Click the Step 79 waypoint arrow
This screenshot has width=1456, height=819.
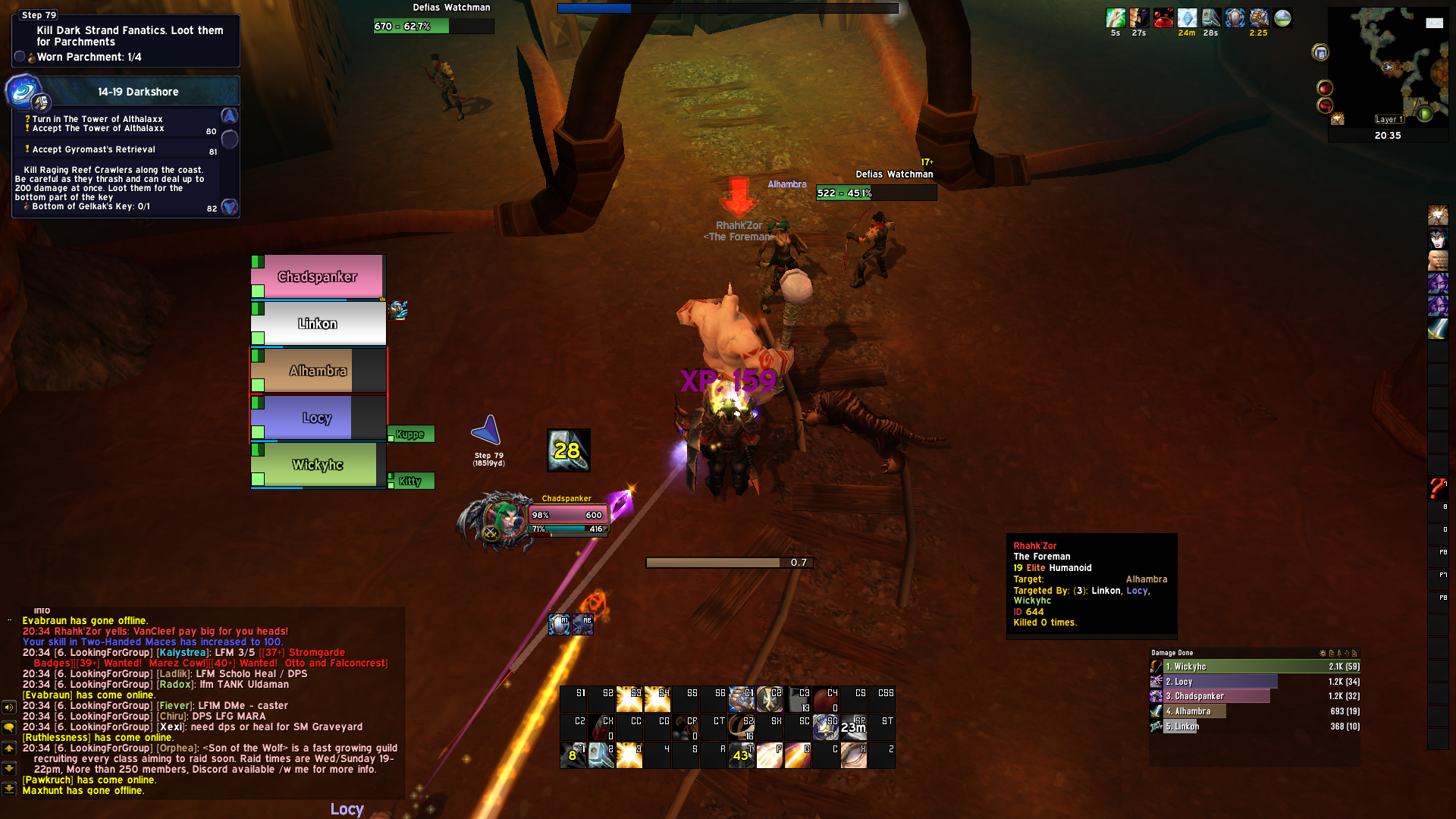pos(487,431)
